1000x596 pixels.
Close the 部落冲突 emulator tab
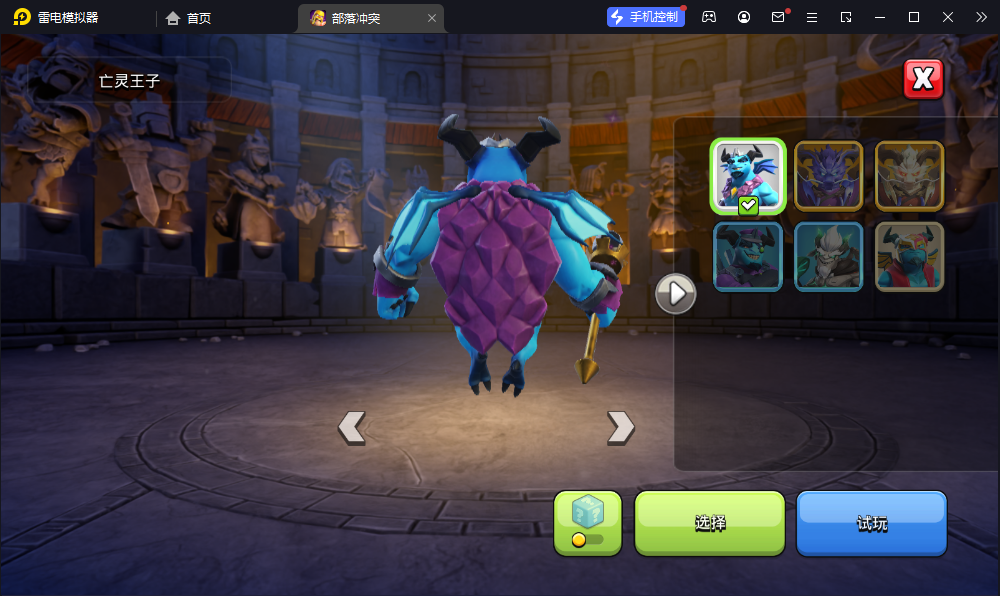click(x=432, y=18)
